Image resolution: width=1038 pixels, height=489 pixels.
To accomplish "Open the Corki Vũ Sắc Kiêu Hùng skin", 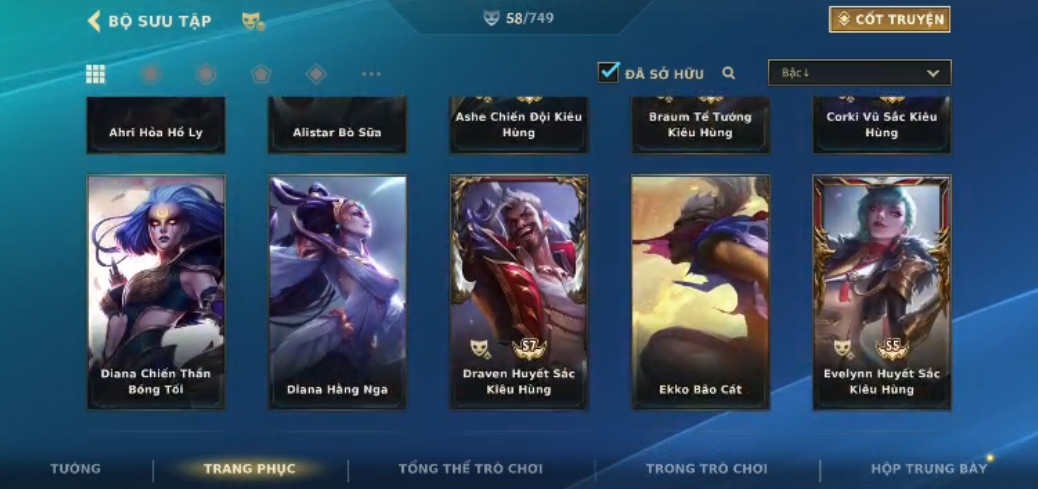I will click(882, 126).
